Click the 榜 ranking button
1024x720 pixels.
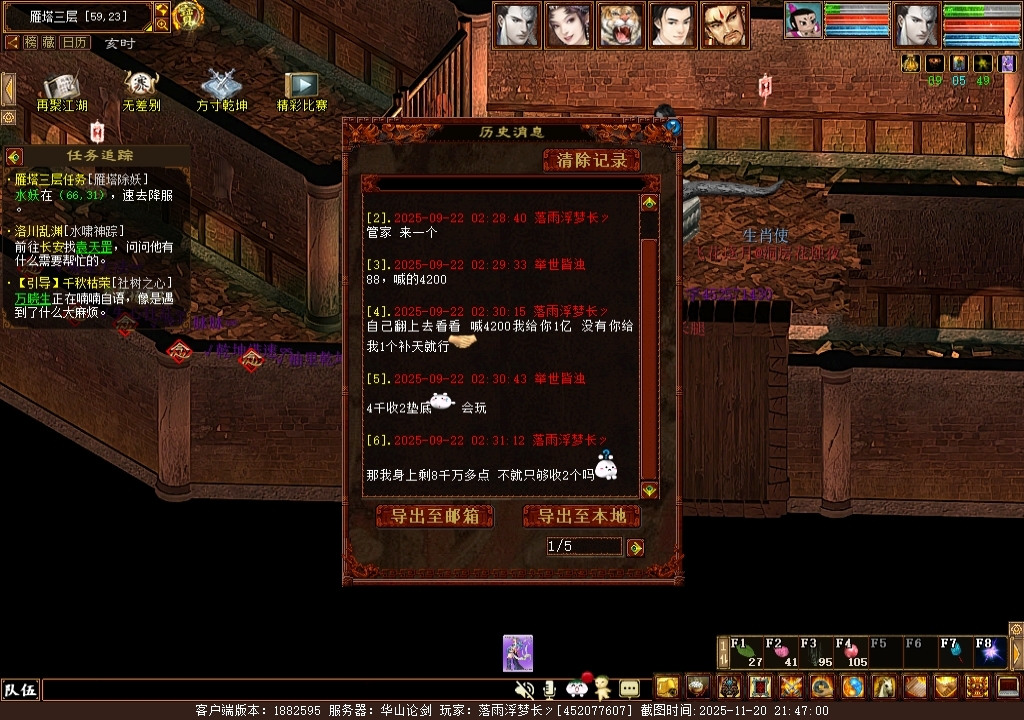point(31,42)
